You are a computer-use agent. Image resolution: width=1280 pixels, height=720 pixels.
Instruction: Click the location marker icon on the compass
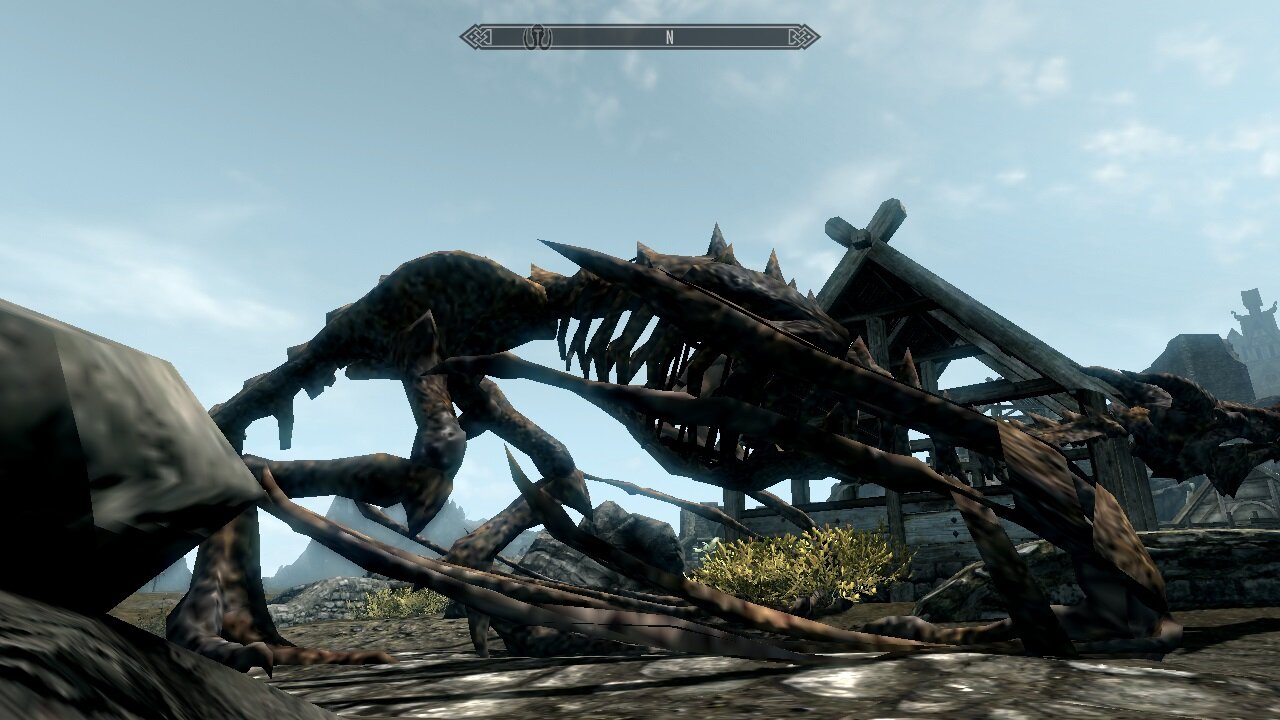coord(538,36)
